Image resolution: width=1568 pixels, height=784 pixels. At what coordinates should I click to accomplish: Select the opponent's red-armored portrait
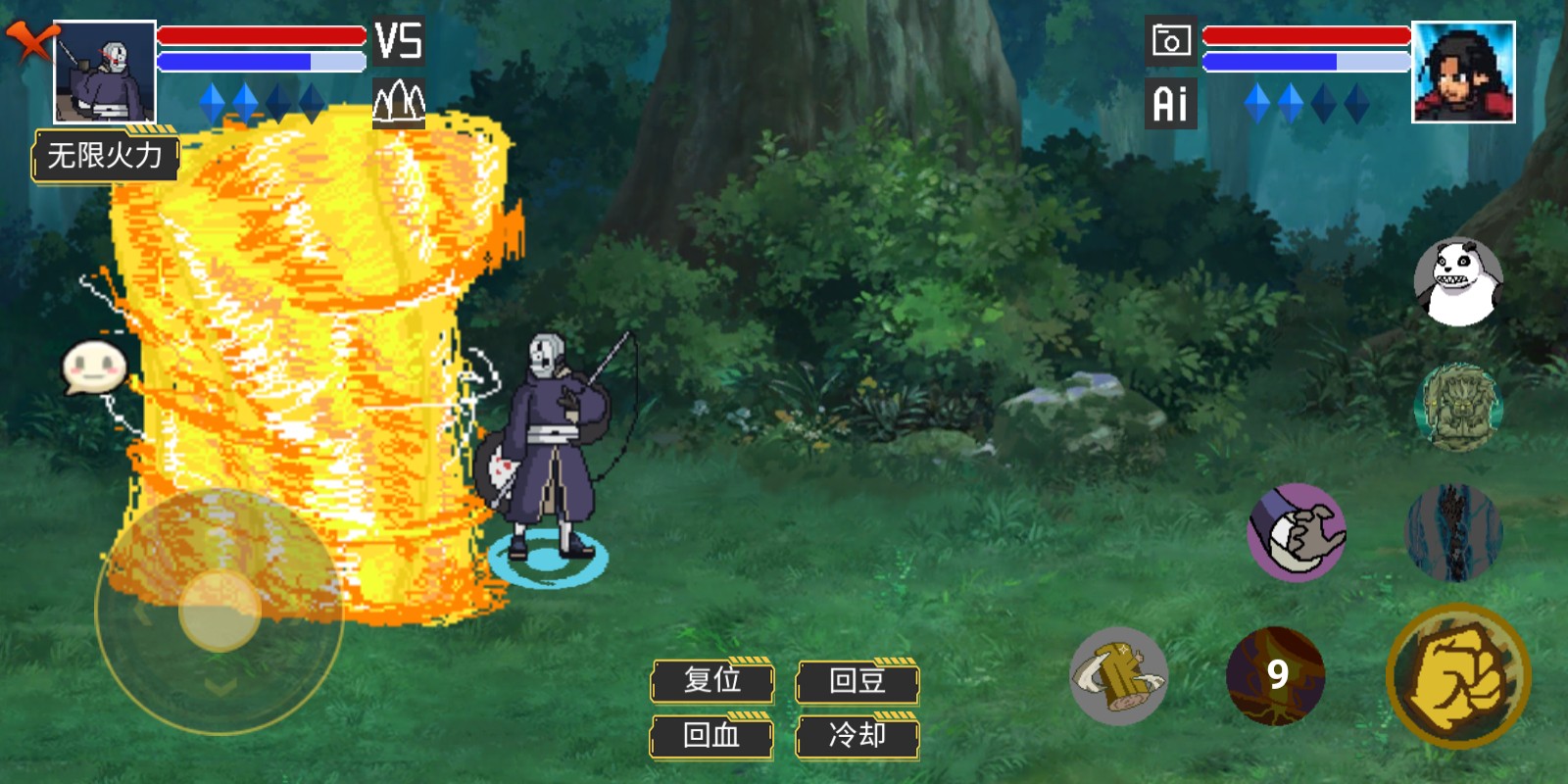pos(1463,73)
